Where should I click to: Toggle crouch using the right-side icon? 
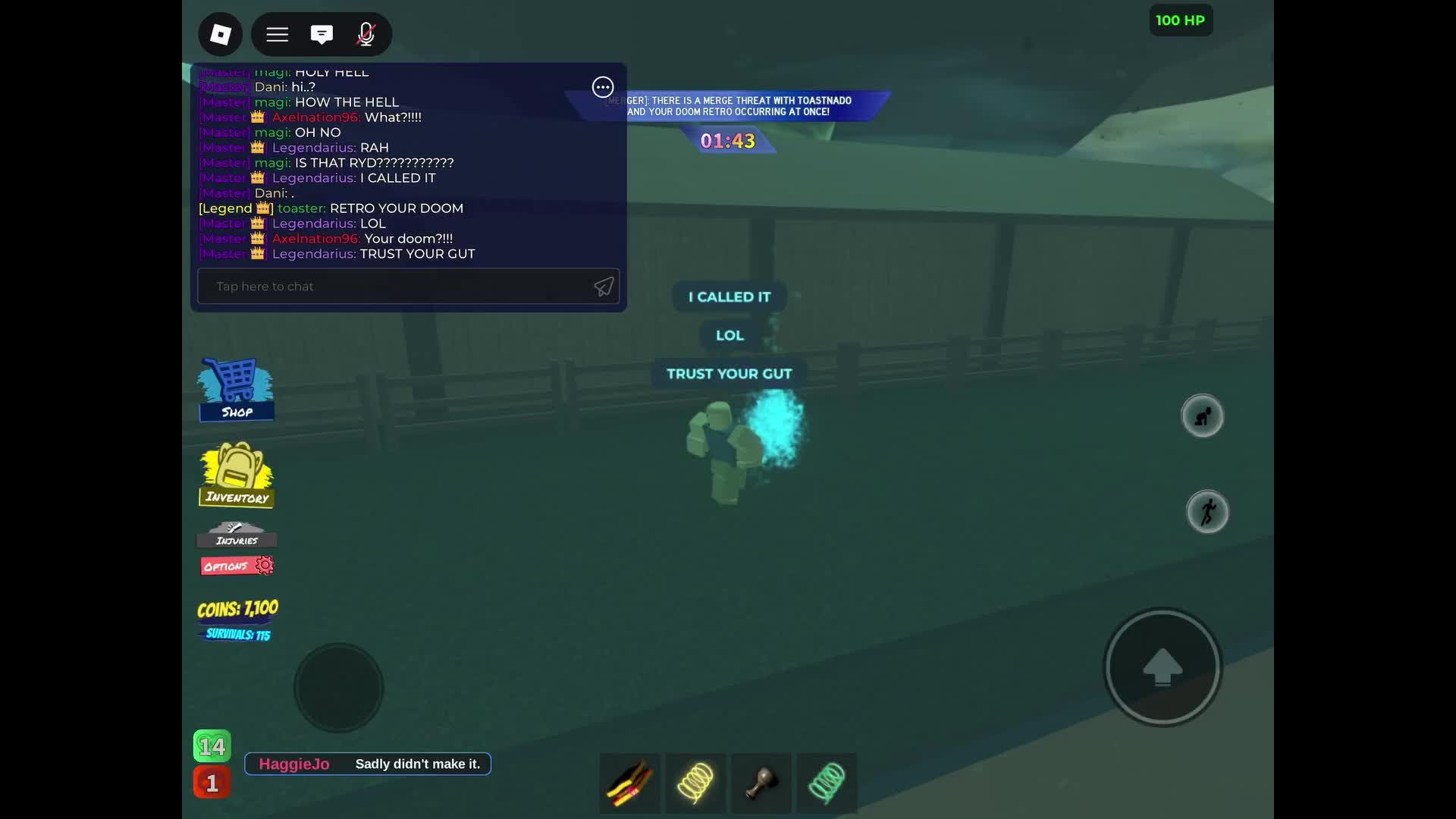[1203, 416]
